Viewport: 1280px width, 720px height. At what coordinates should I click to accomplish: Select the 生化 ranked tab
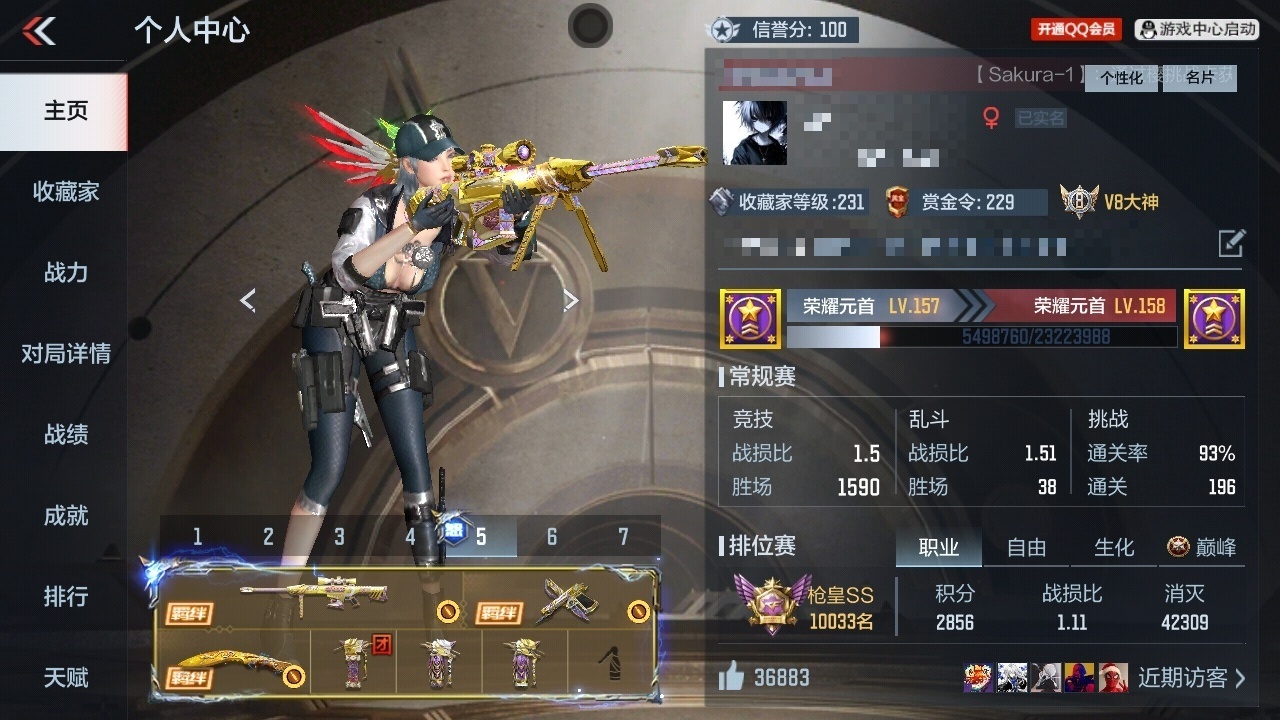pyautogui.click(x=1114, y=547)
